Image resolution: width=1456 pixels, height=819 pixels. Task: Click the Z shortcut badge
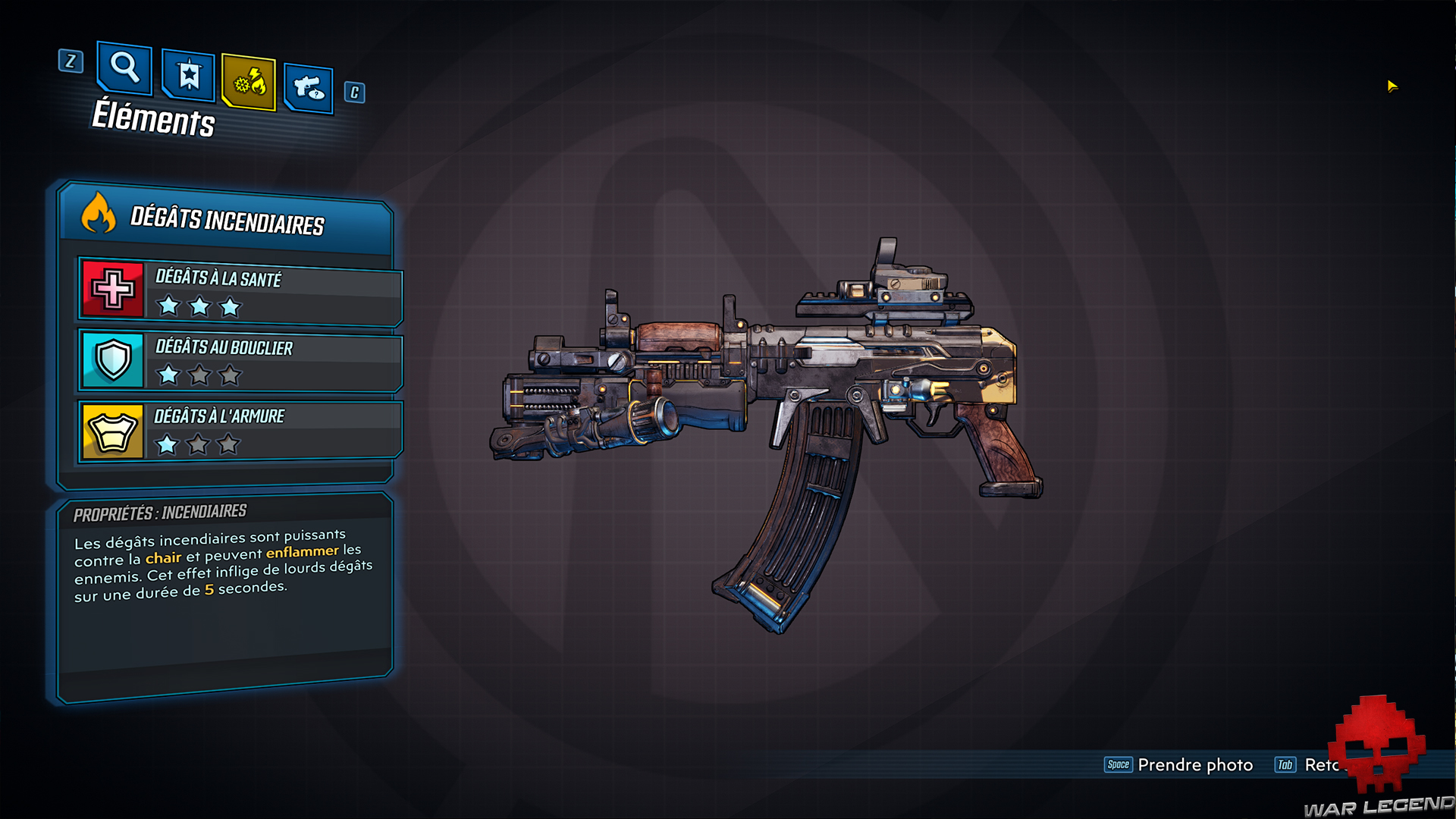[71, 63]
